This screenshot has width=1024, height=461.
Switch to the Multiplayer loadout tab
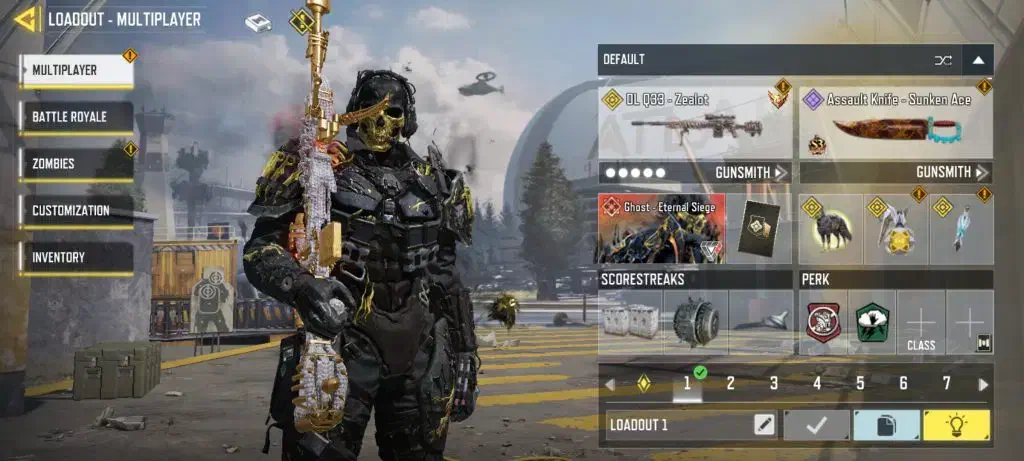[76, 70]
